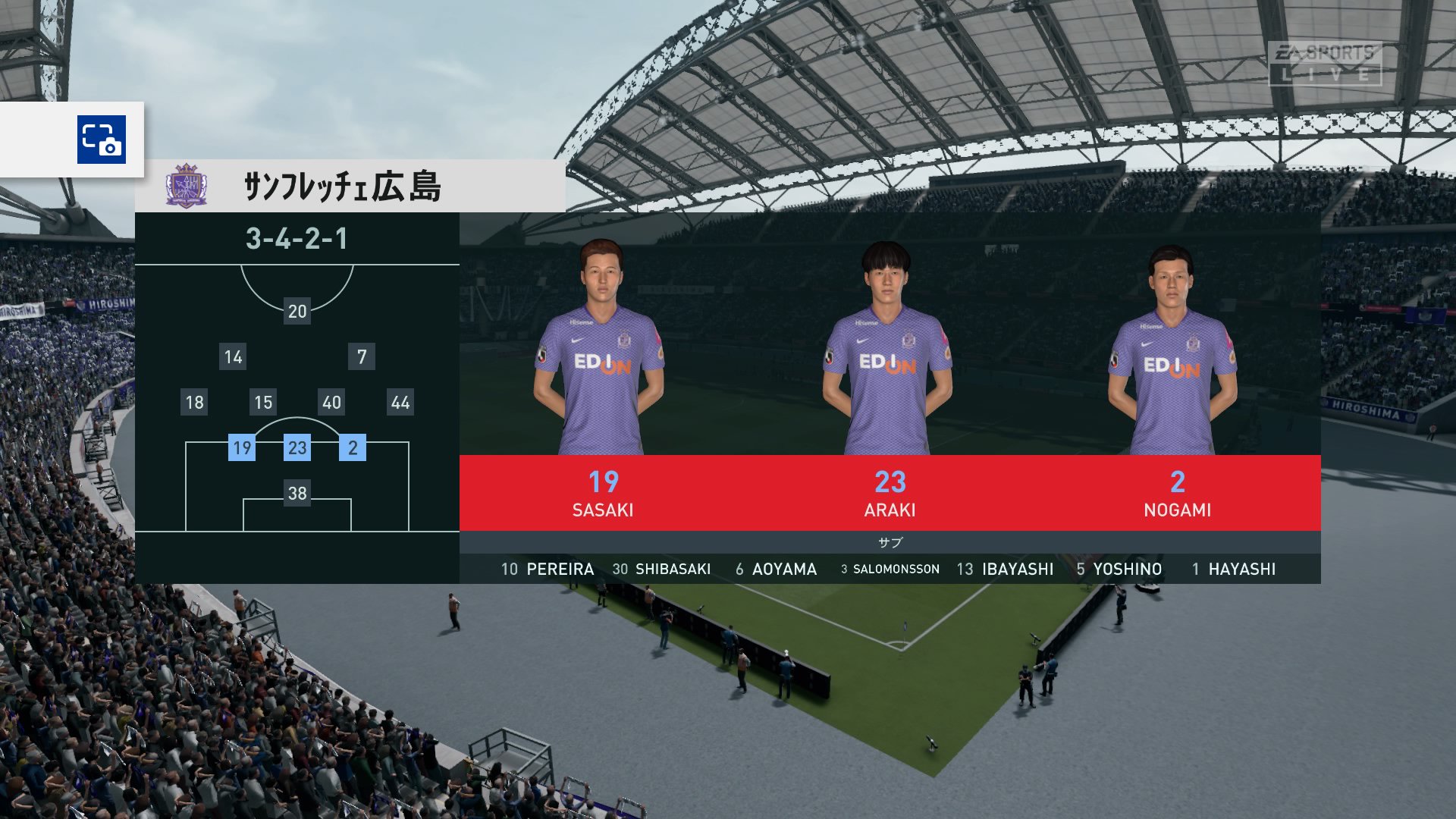Click substitute 10 PEREIRA

point(550,568)
